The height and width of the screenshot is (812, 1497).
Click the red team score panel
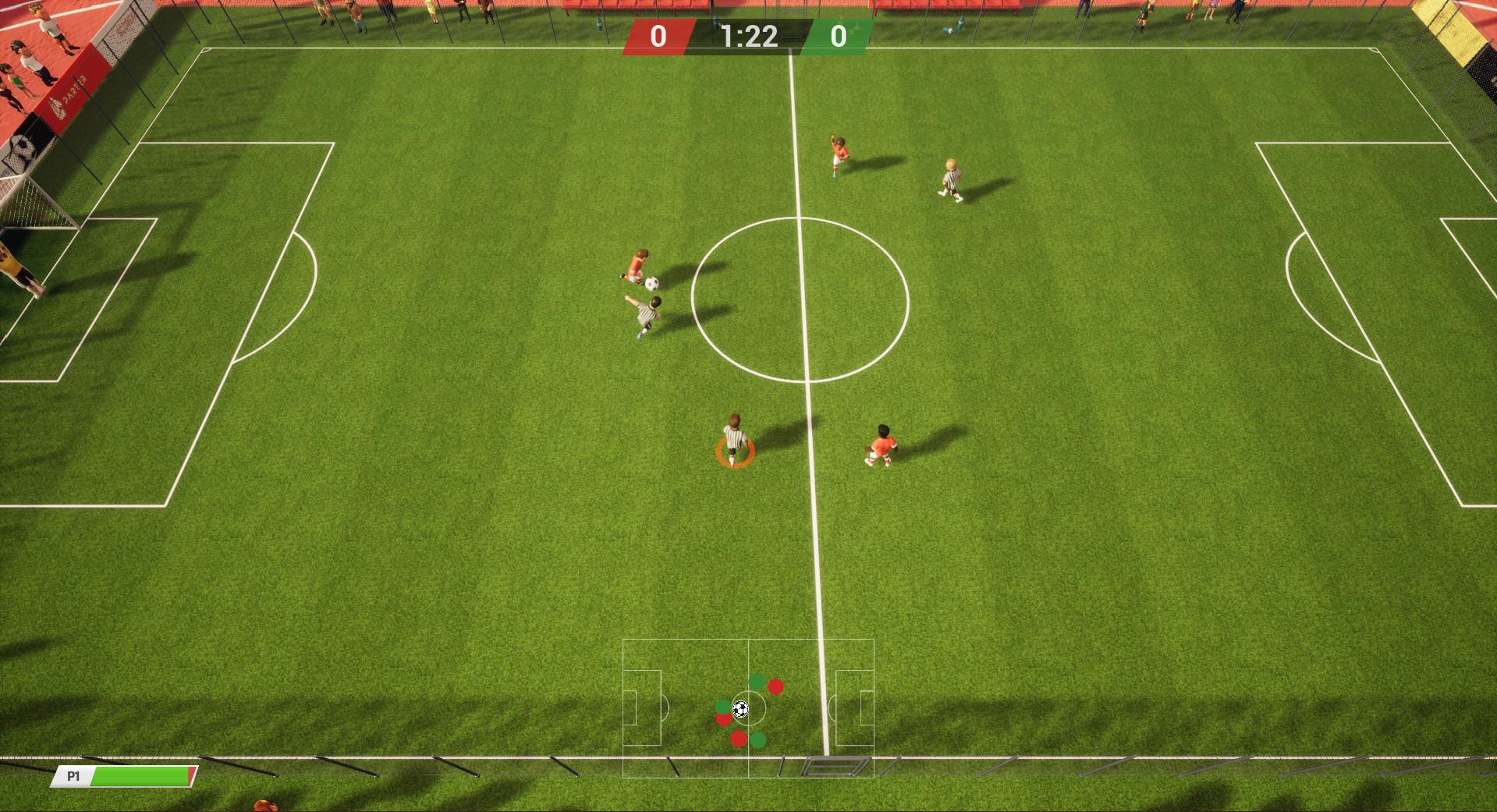click(658, 35)
